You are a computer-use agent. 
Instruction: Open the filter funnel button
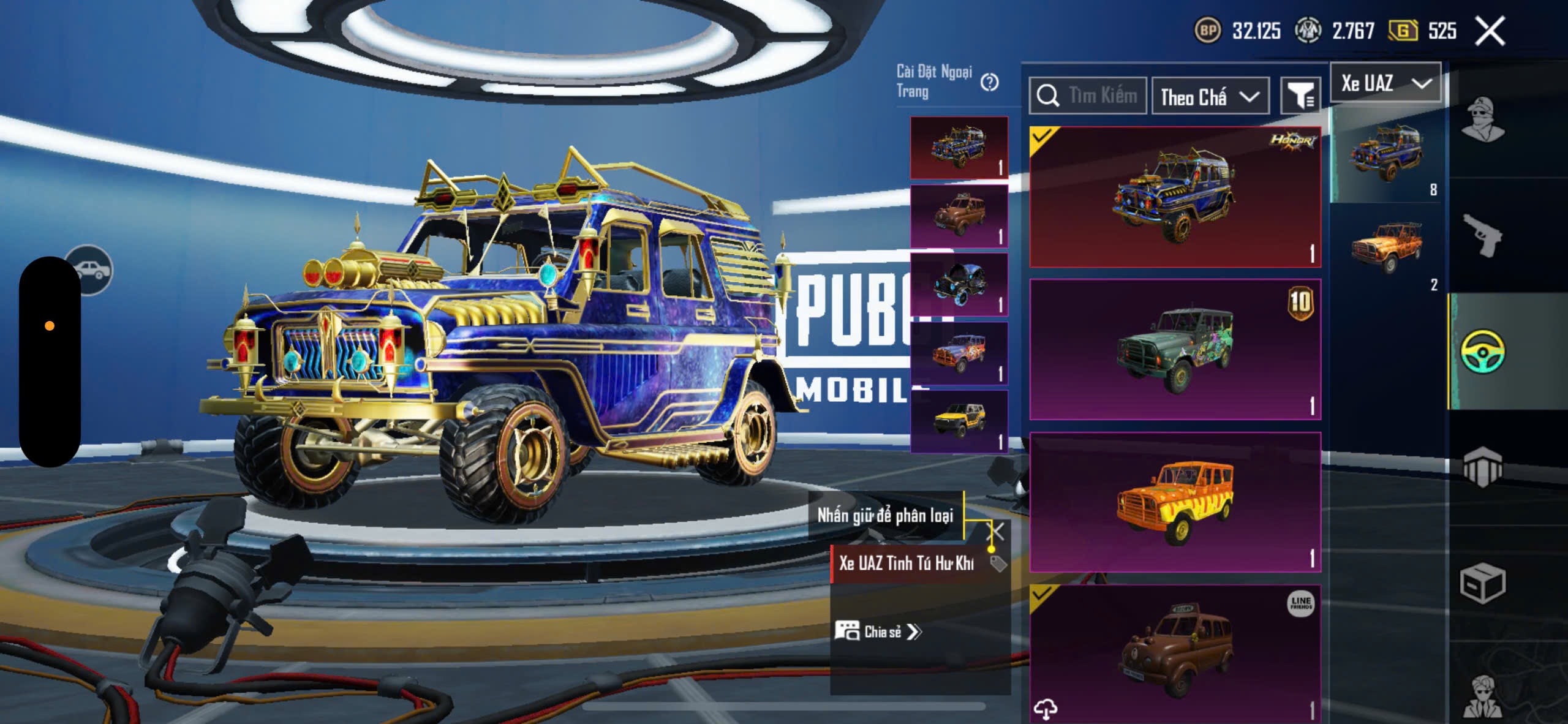click(1300, 96)
